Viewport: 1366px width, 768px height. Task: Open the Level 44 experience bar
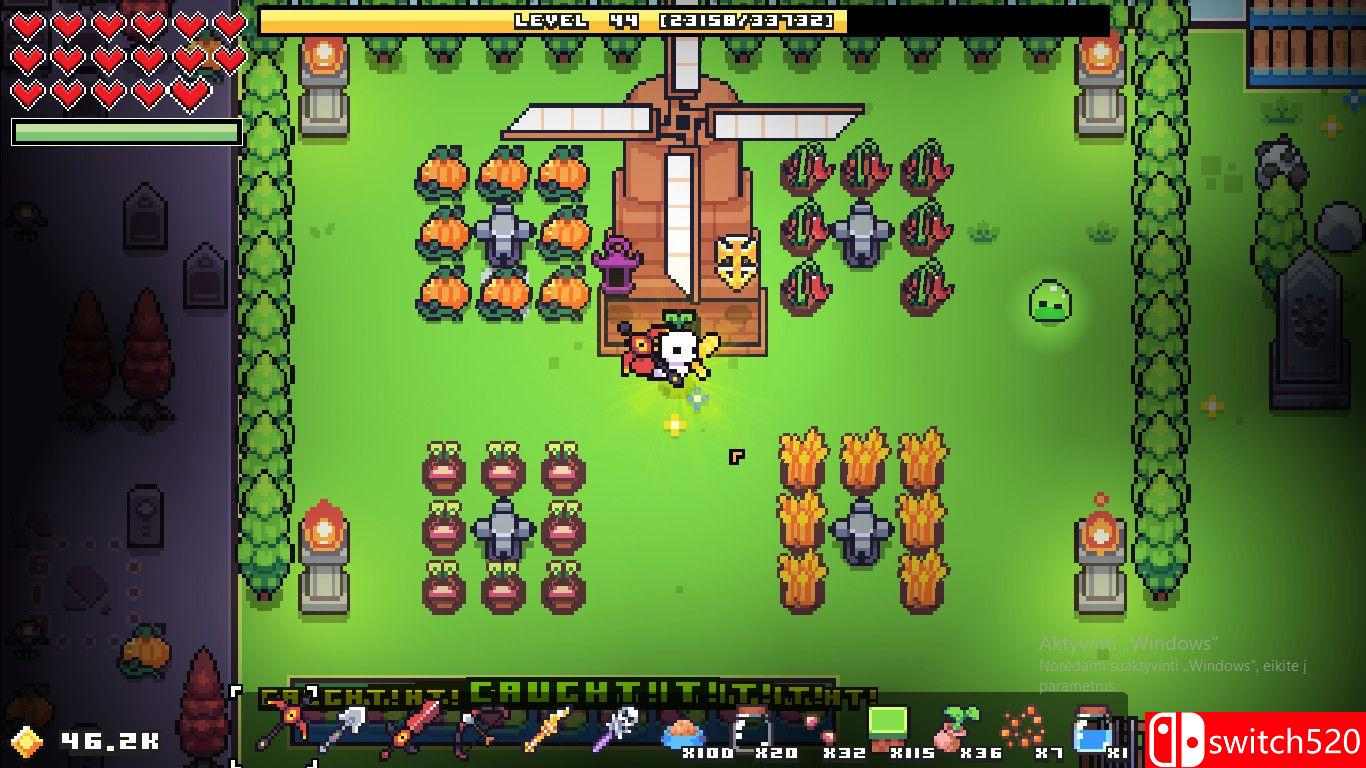pyautogui.click(x=661, y=20)
